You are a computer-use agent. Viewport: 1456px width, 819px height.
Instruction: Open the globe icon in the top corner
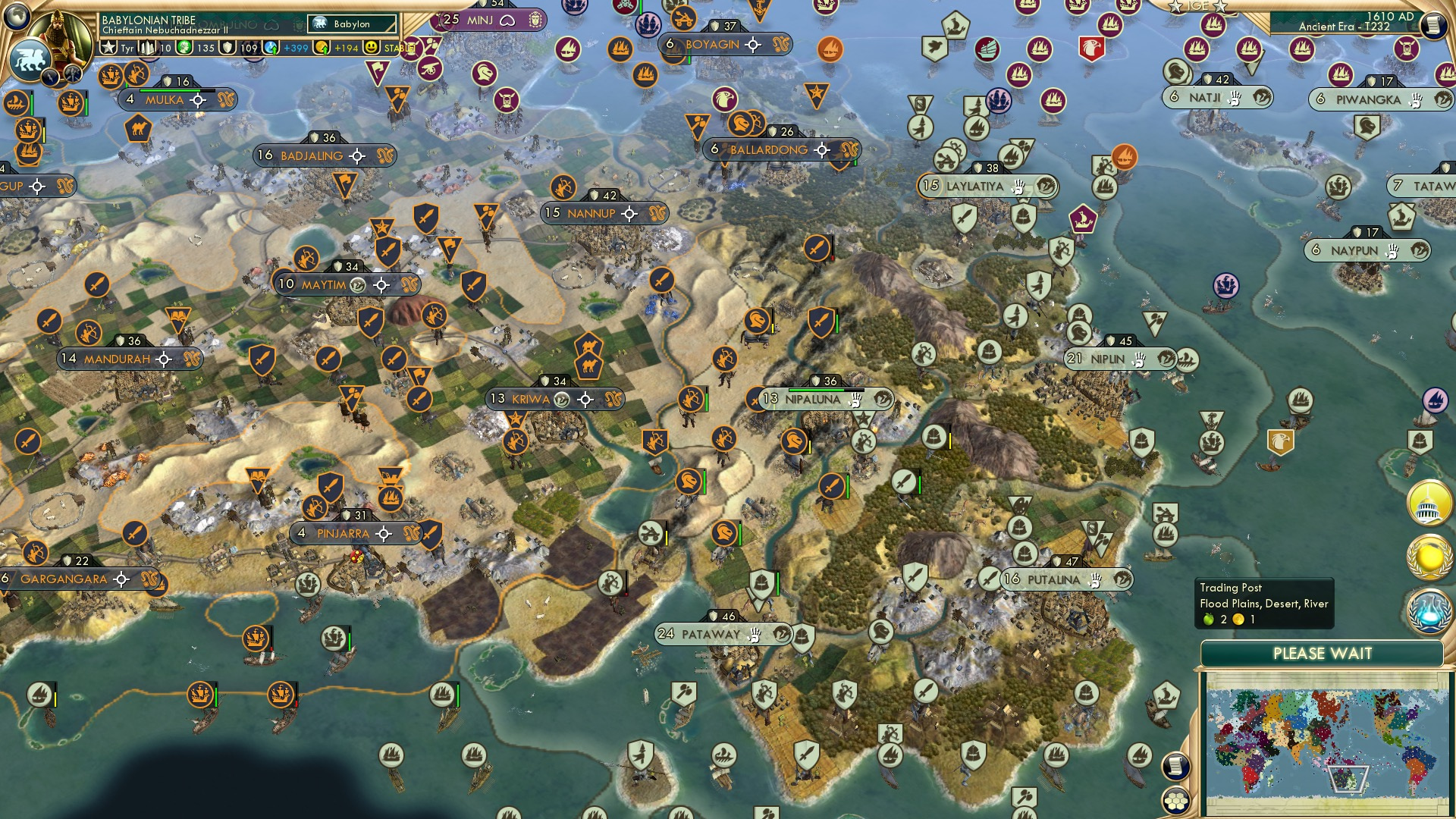coord(17,15)
